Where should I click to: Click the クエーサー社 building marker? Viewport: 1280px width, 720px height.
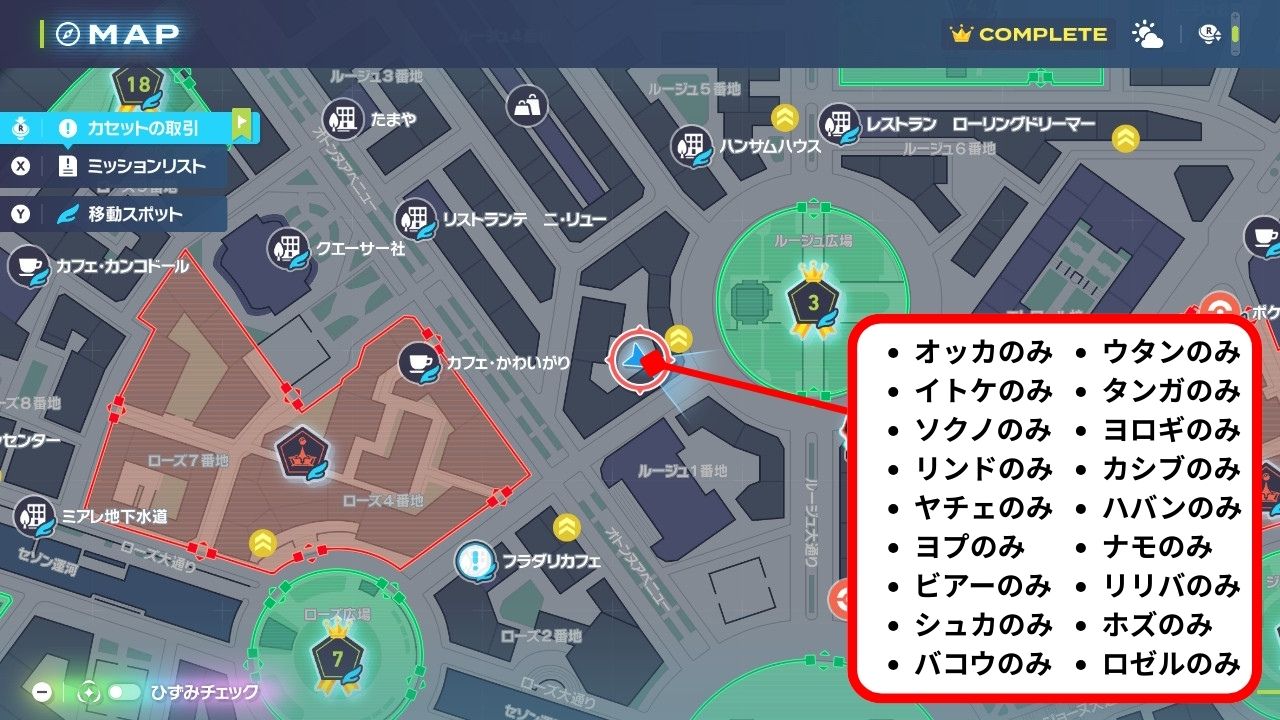coord(289,247)
